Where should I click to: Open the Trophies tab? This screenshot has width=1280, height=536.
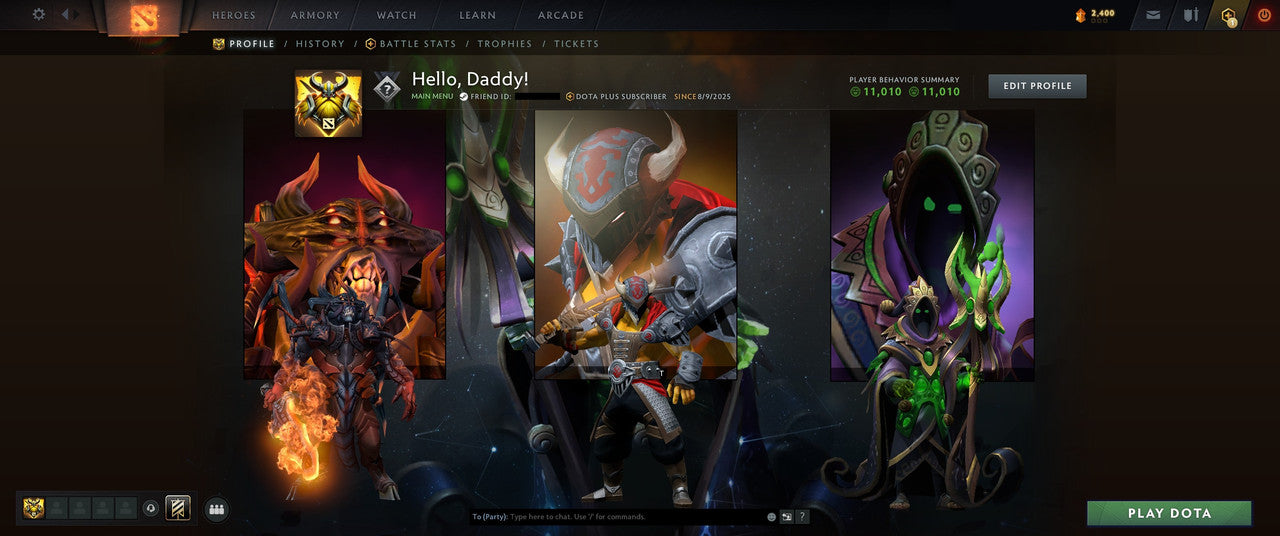click(505, 44)
